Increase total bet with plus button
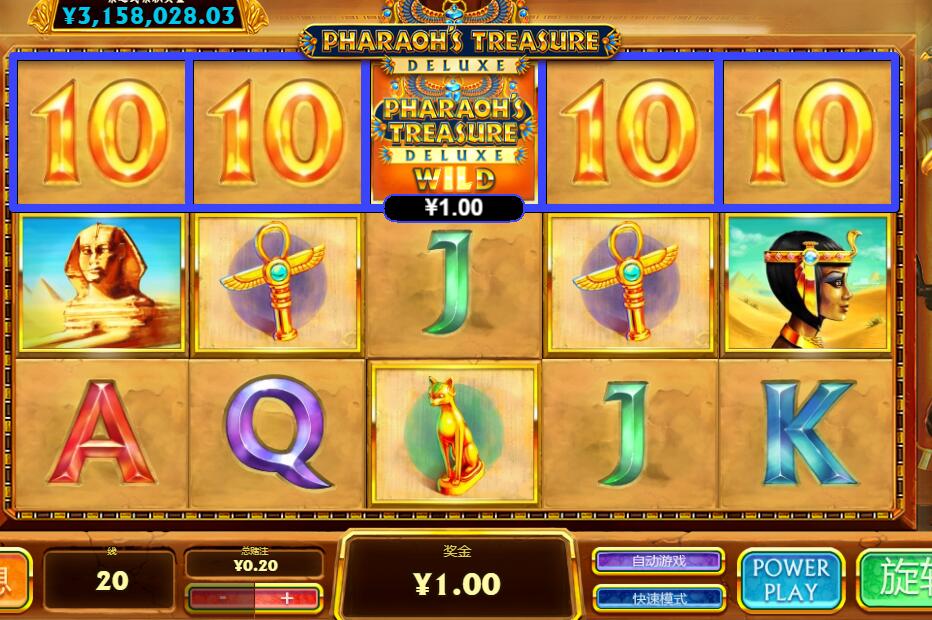This screenshot has height=620, width=932. [x=287, y=598]
